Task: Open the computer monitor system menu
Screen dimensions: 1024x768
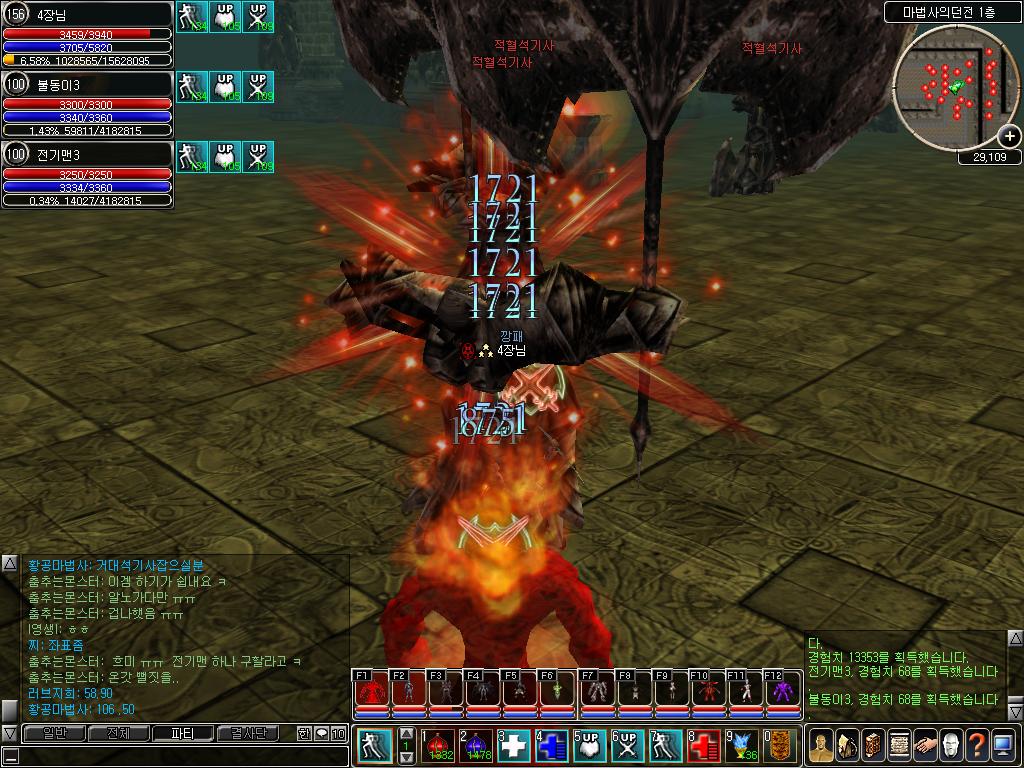Action: click(x=1003, y=746)
